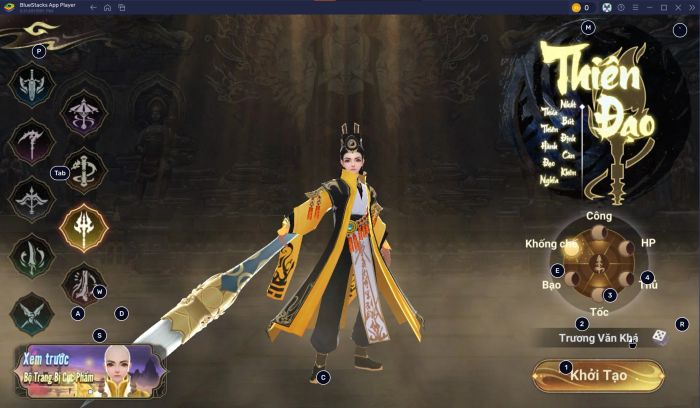This screenshot has width=700, height=408.
Task: Edit the Trương Văn Khả name field
Action: (597, 338)
